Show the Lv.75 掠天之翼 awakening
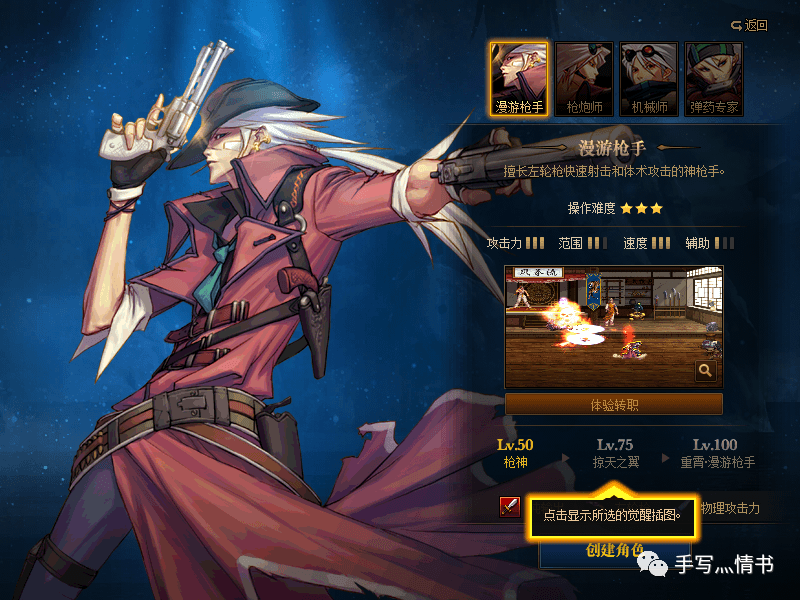 (614, 453)
